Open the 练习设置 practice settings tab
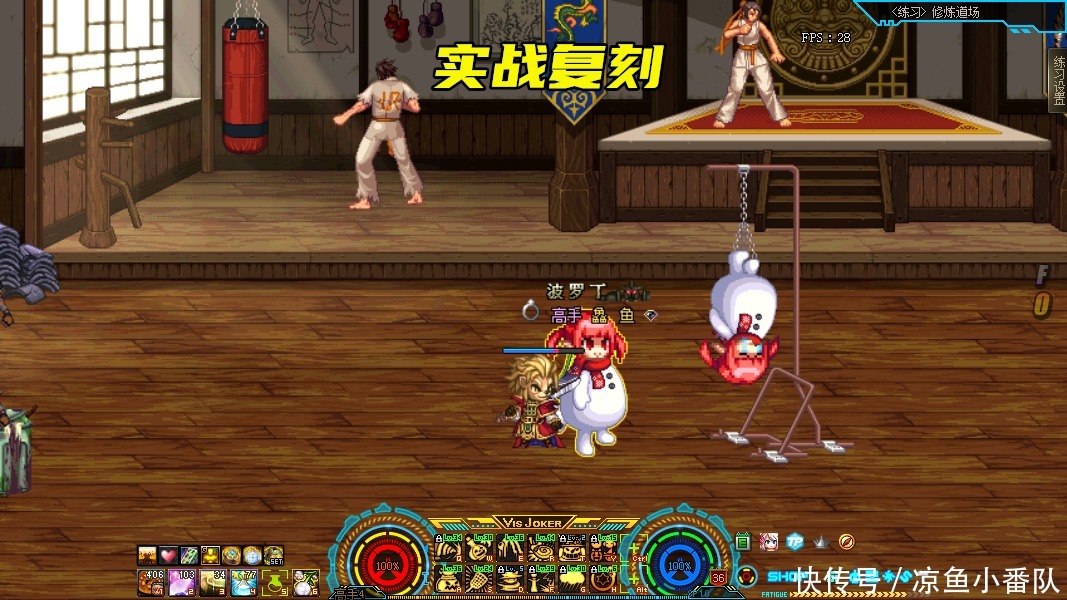1067x600 pixels. [1058, 80]
